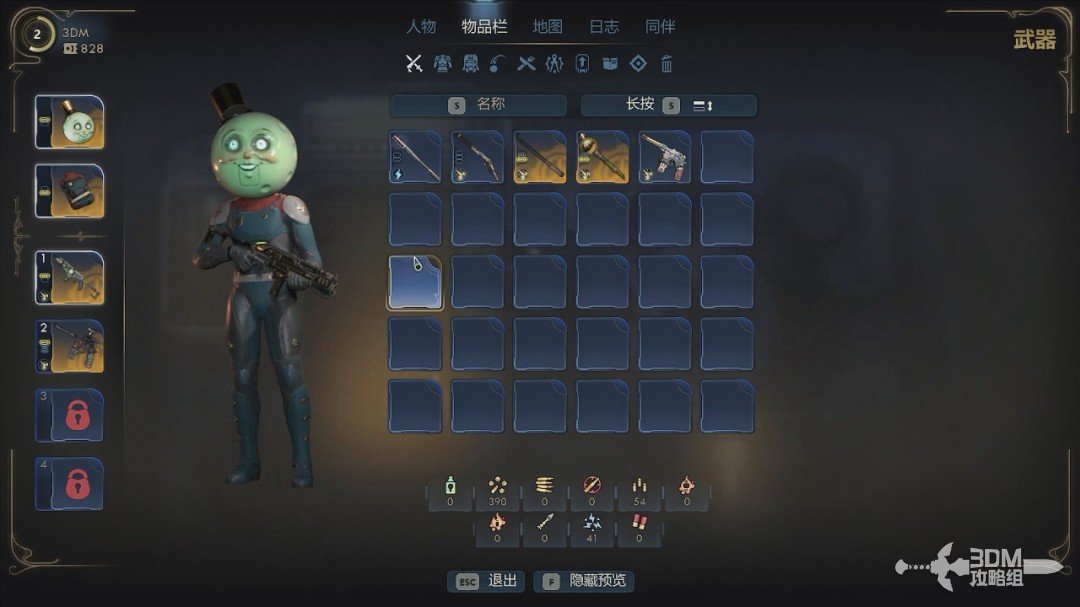
Task: Sort inventory by 名称 name
Action: 478,105
